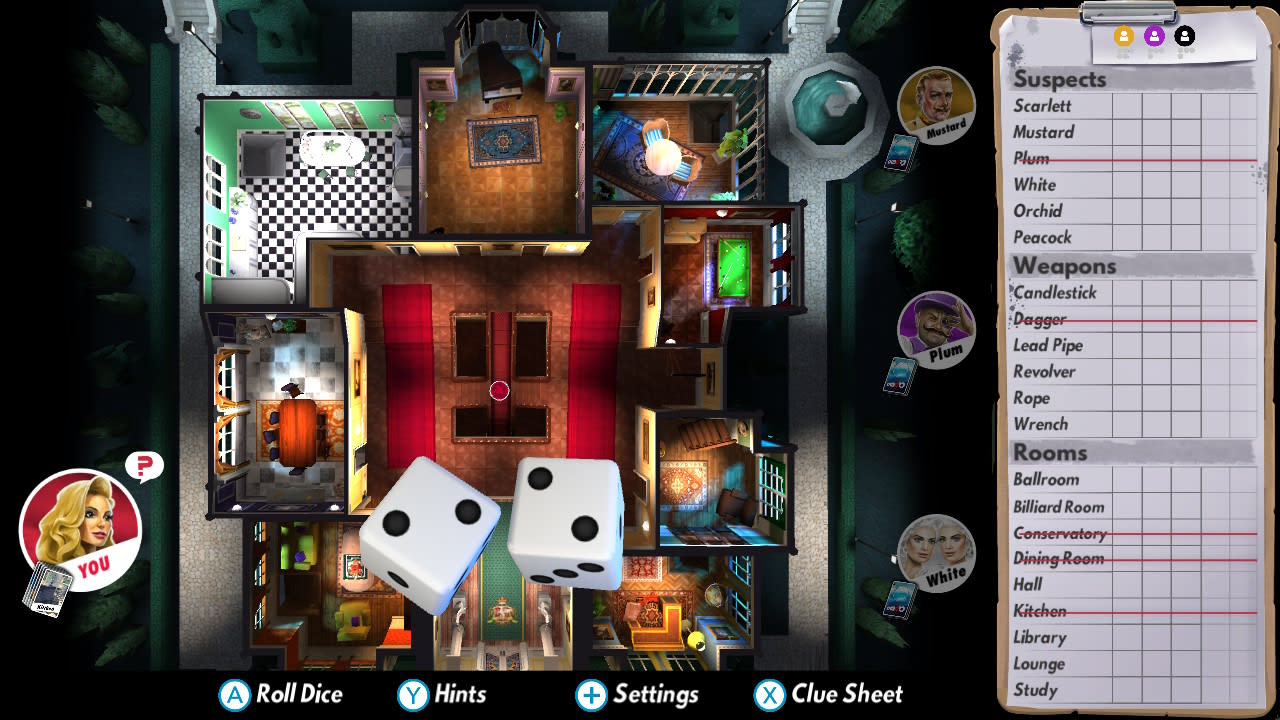Open Colonel Mustard's portrait
The image size is (1280, 720).
click(936, 103)
